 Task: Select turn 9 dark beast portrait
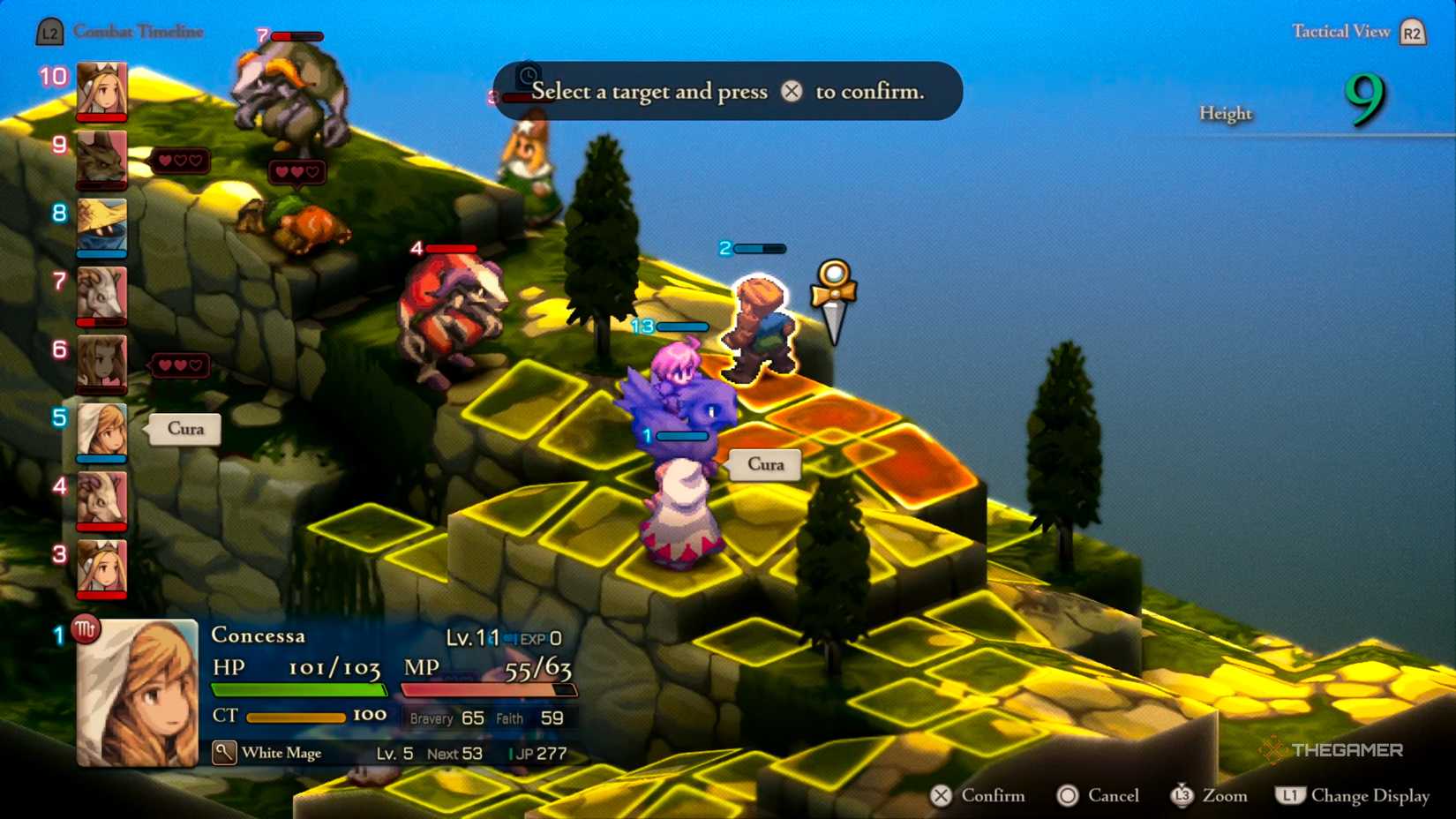(x=101, y=159)
